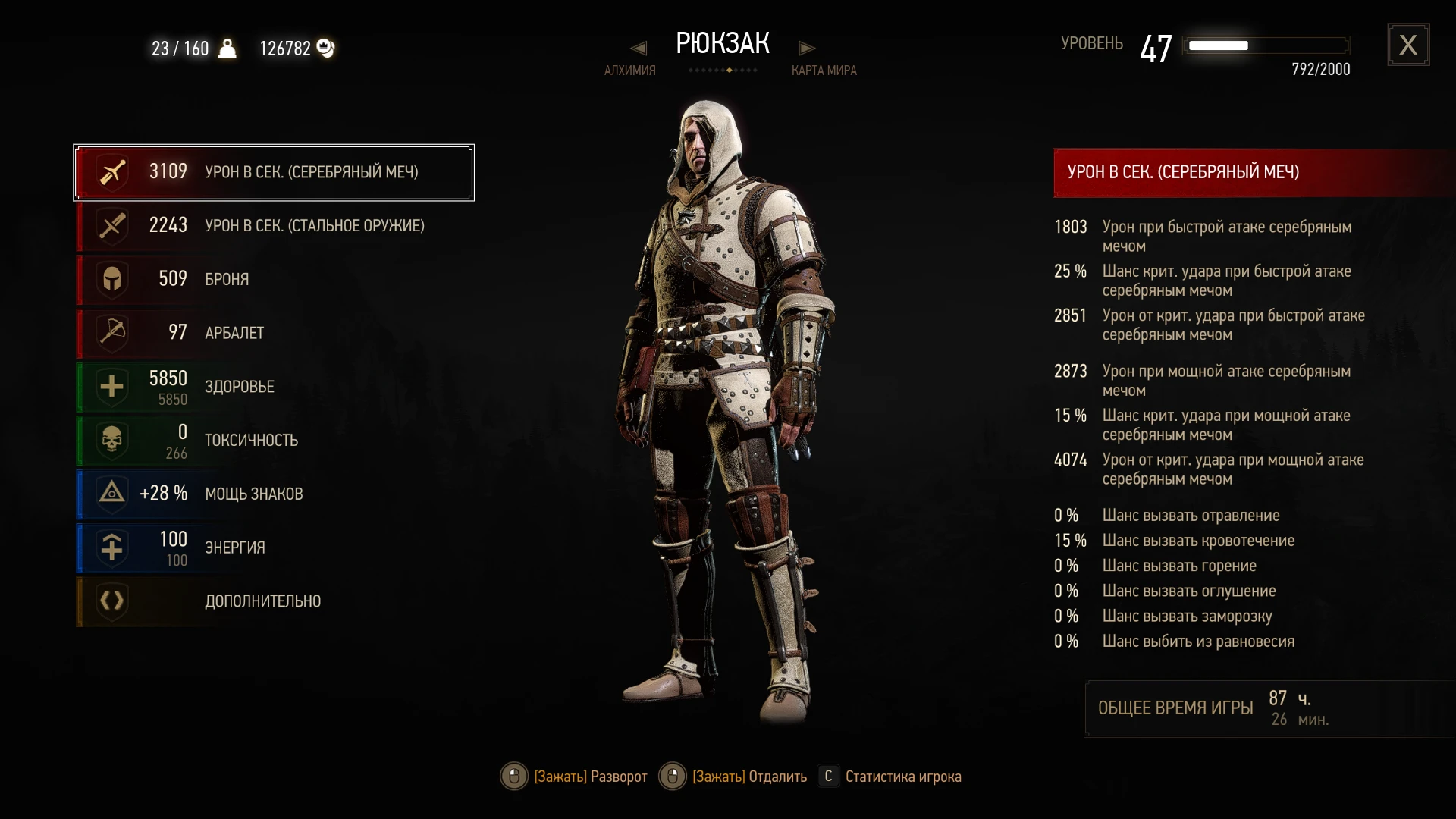Viewport: 1456px width, 819px height.
Task: Select the sign intensity icon
Action: pos(111,494)
